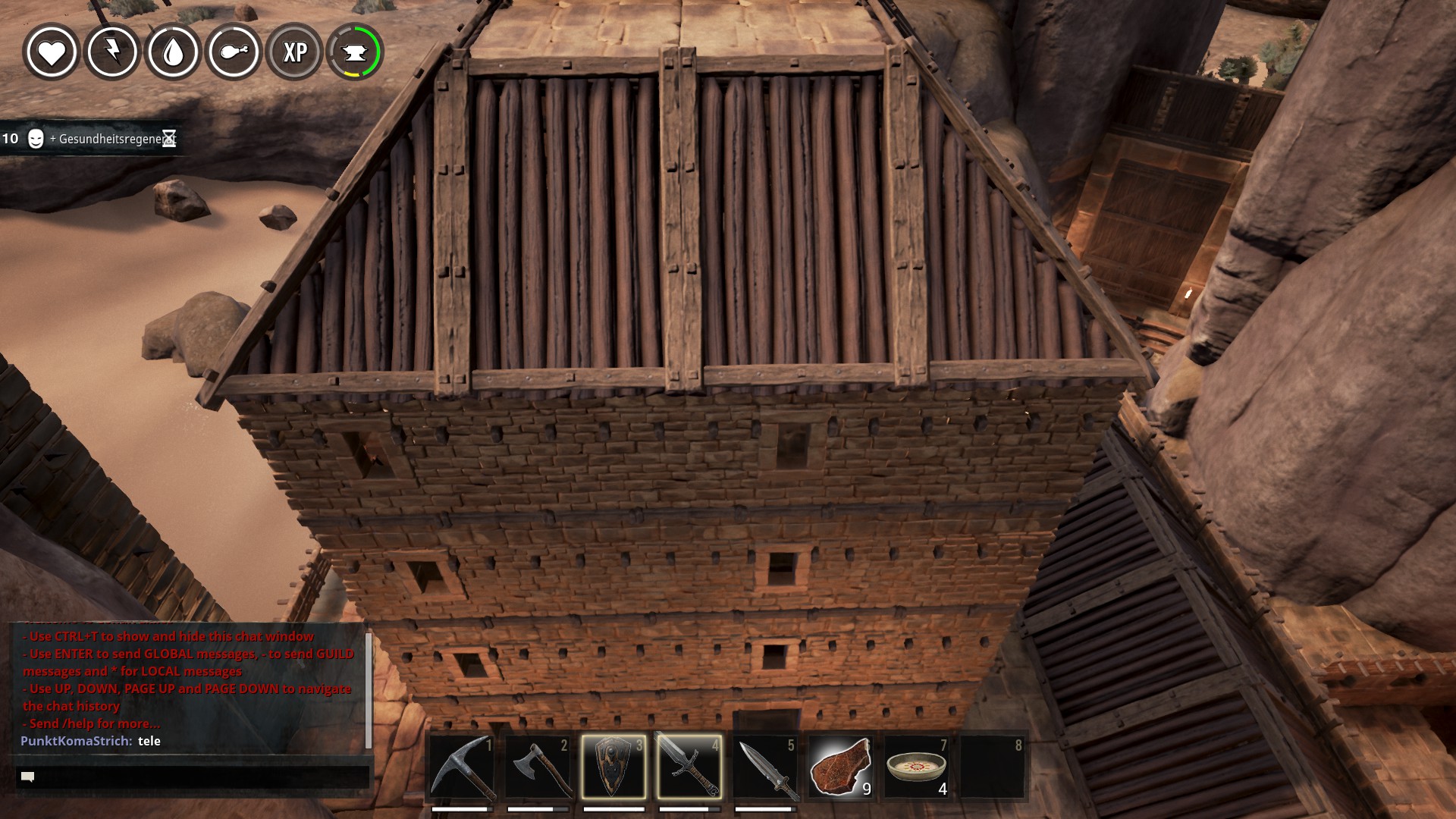
Task: Click the meat leg hunger icon
Action: coord(234,52)
